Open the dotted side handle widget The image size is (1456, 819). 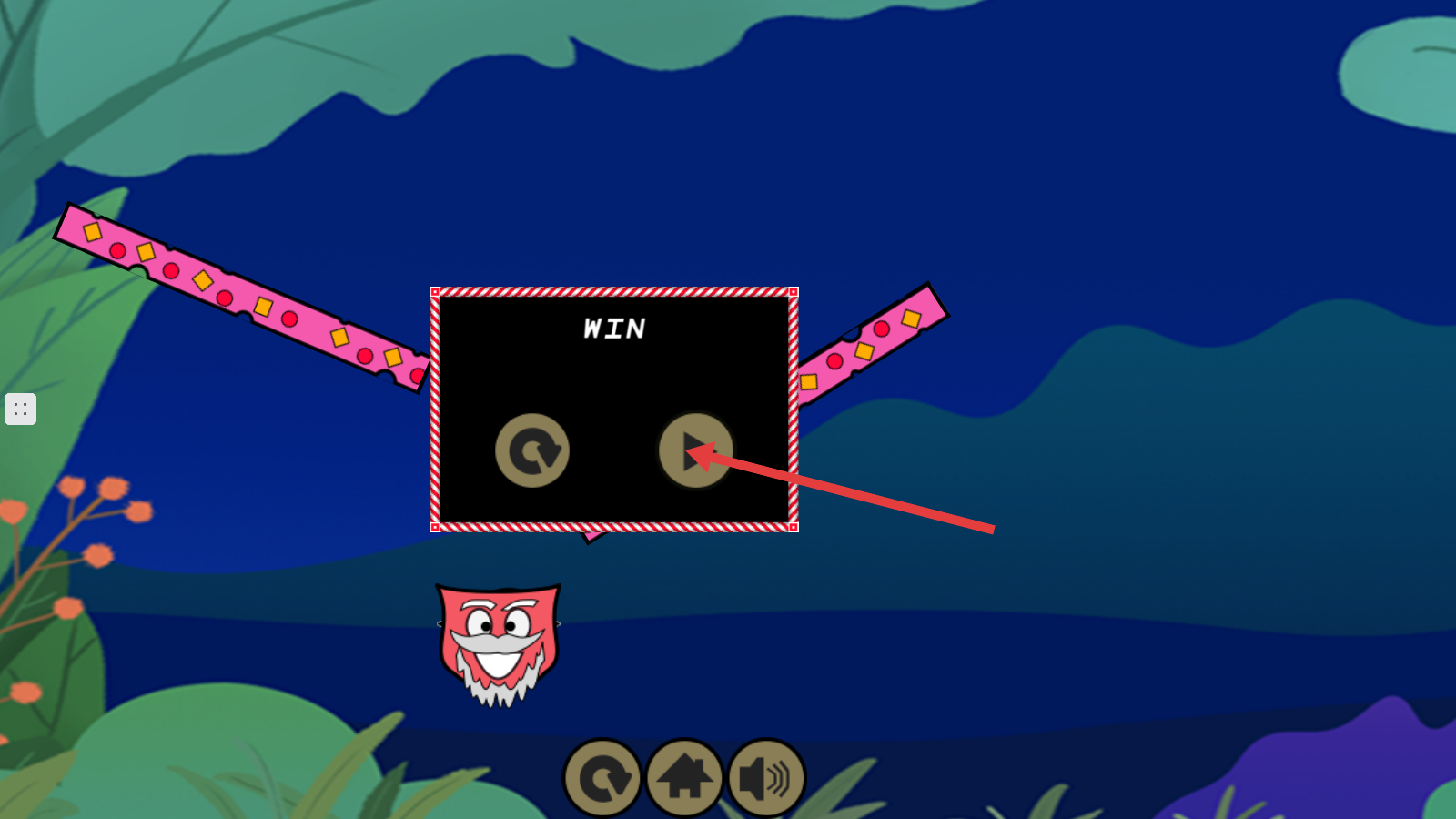[x=20, y=409]
